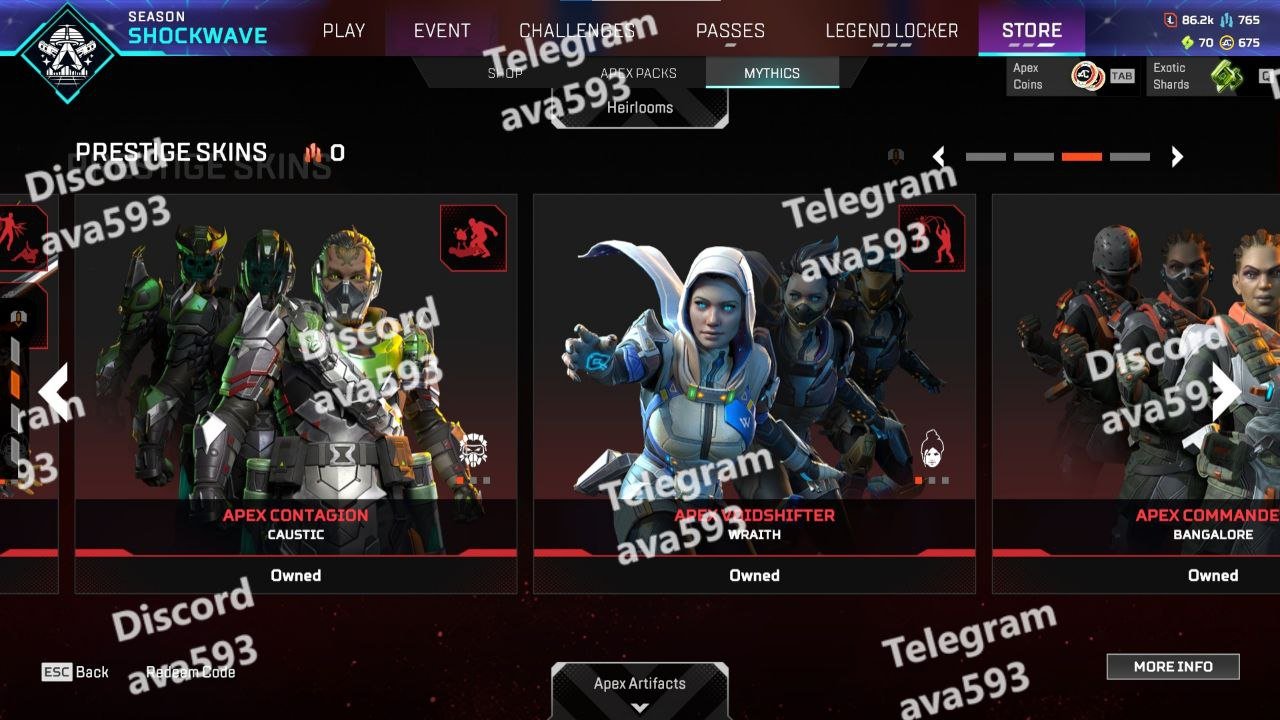Open the Passes tab
Viewport: 1280px width, 720px height.
tap(730, 31)
